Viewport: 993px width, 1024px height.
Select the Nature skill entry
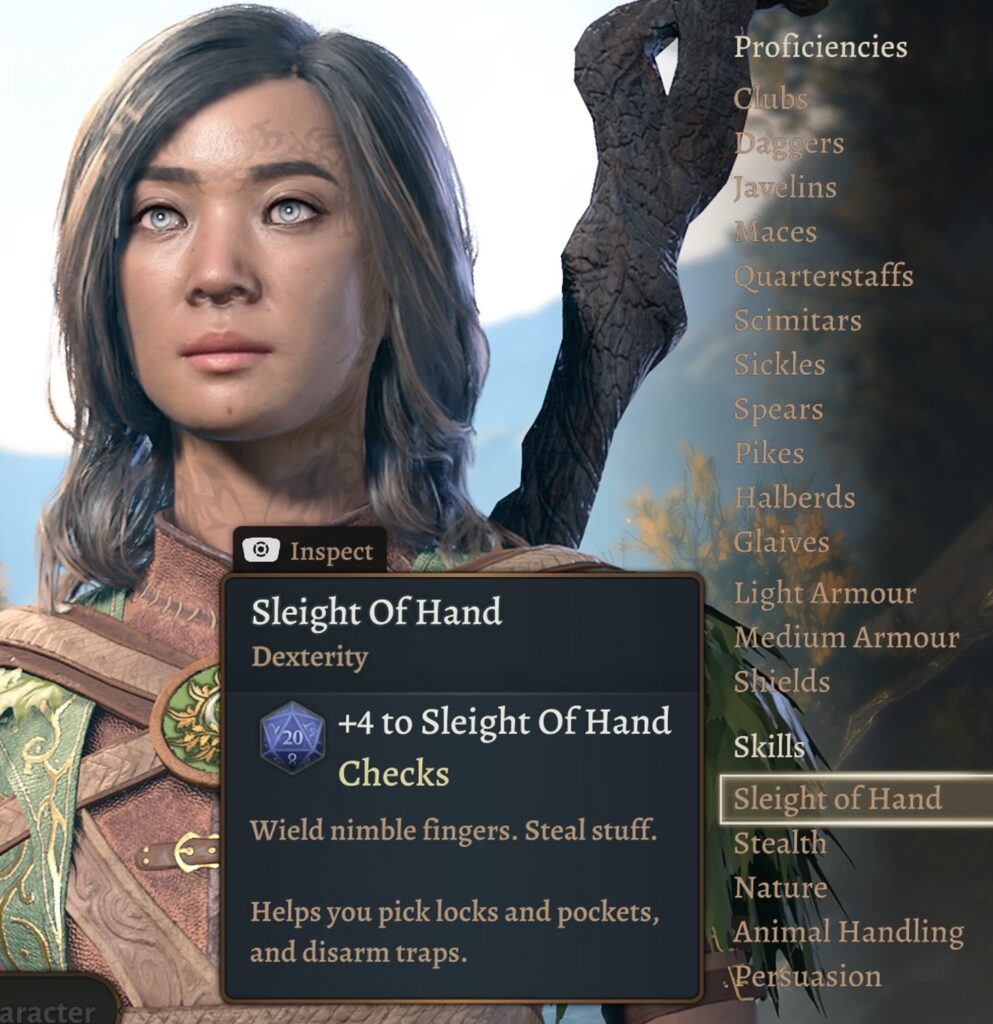(x=780, y=888)
